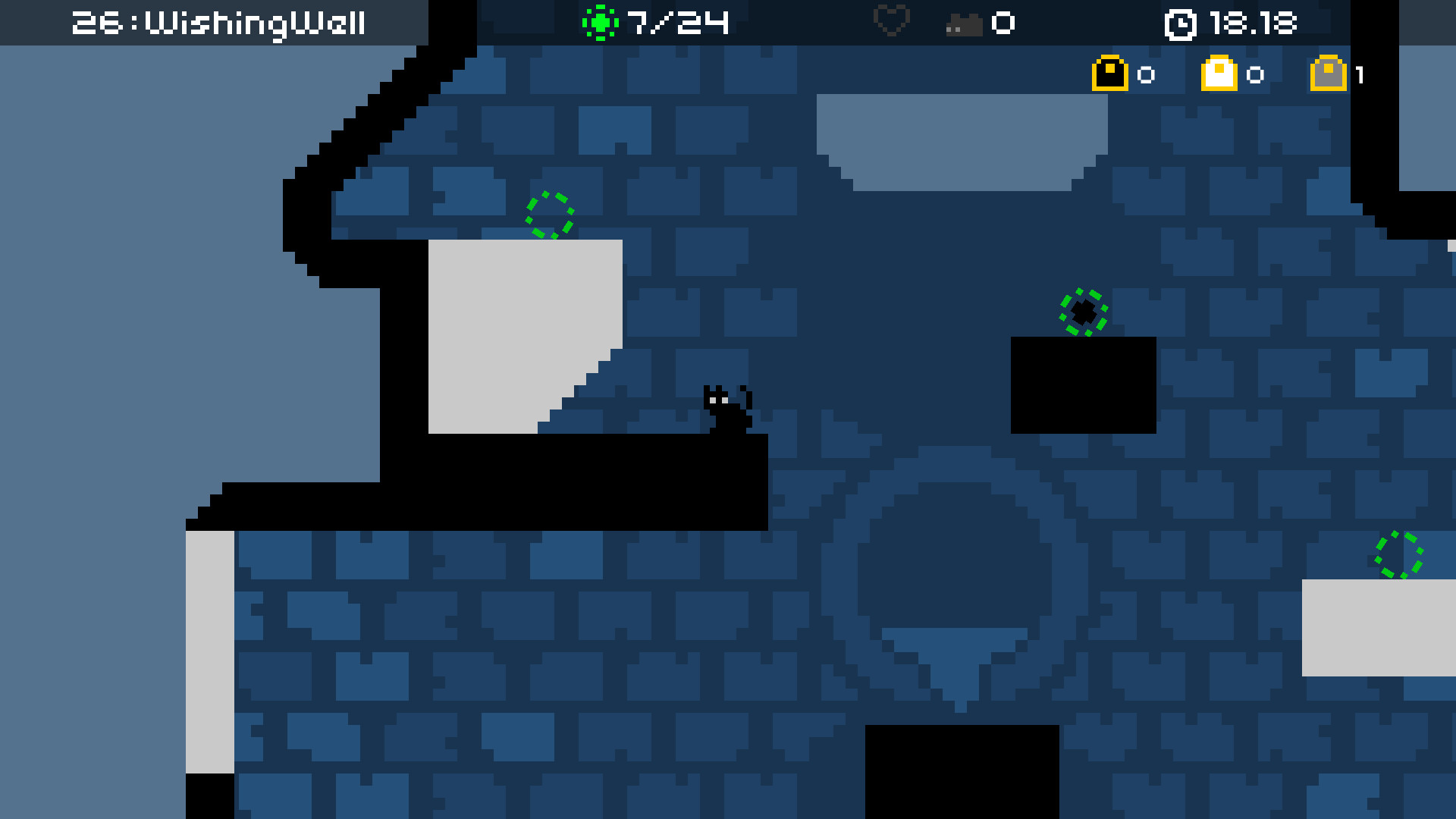
Task: Click the cartridge icon beside the zero
Action: tap(965, 24)
